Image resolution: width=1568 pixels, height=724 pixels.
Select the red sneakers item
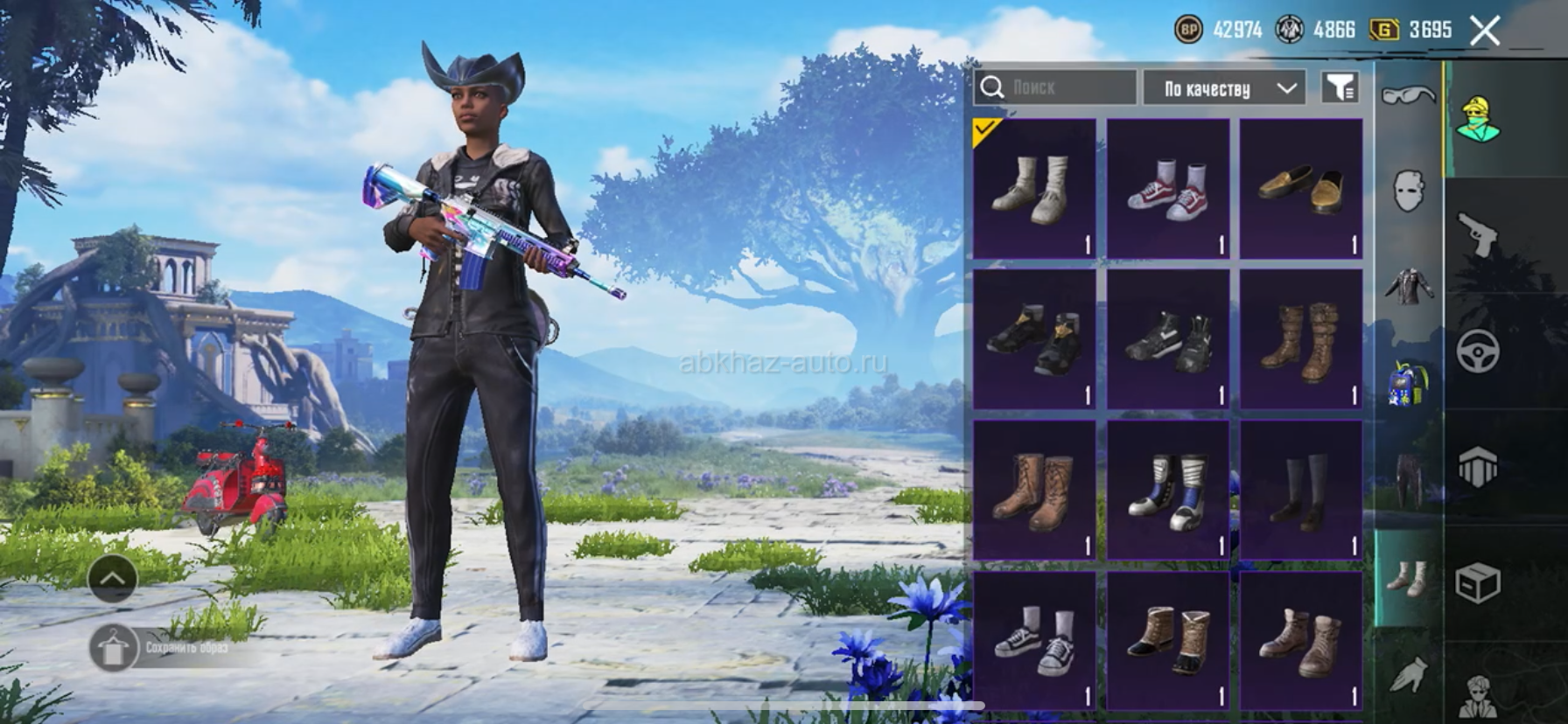coord(1167,190)
